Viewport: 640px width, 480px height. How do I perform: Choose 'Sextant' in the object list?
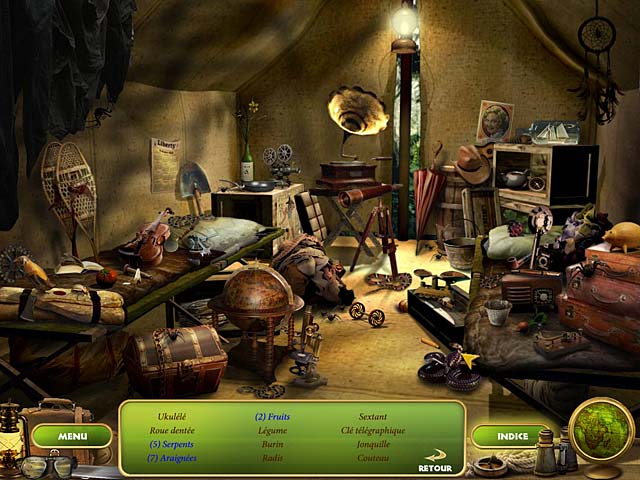click(x=373, y=416)
